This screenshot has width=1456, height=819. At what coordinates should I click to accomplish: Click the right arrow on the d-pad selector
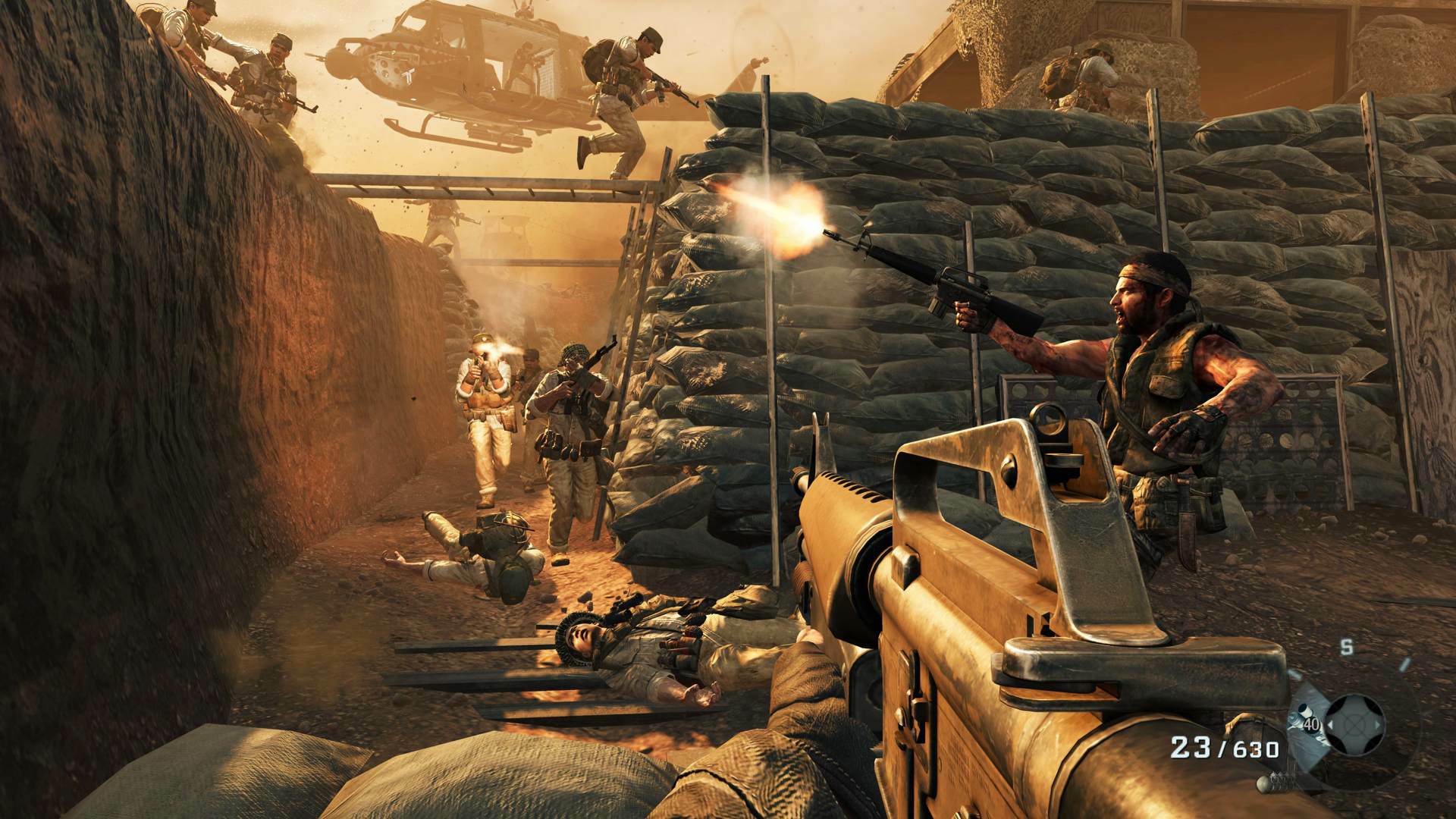pos(1378,723)
